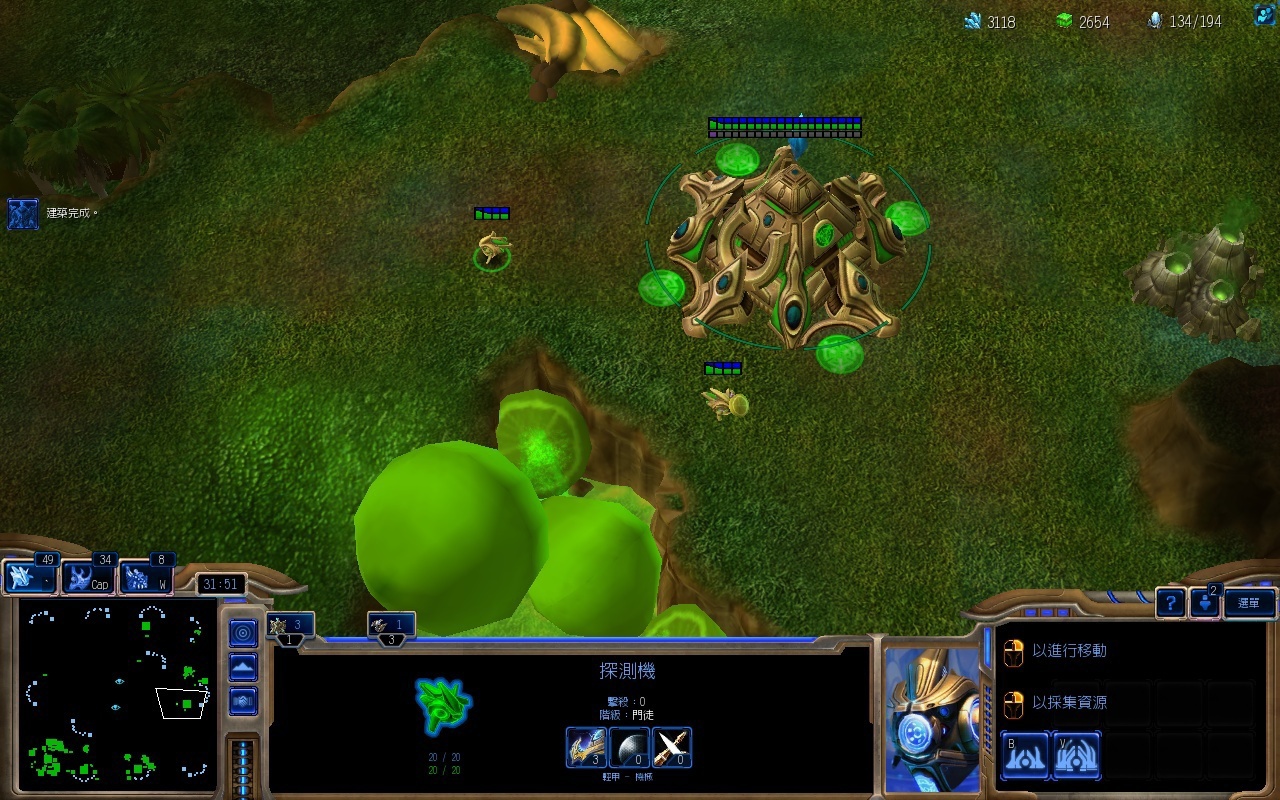Viewport: 1280px width, 800px height.
Task: Activate the minimap ping signal button
Action: point(243,633)
